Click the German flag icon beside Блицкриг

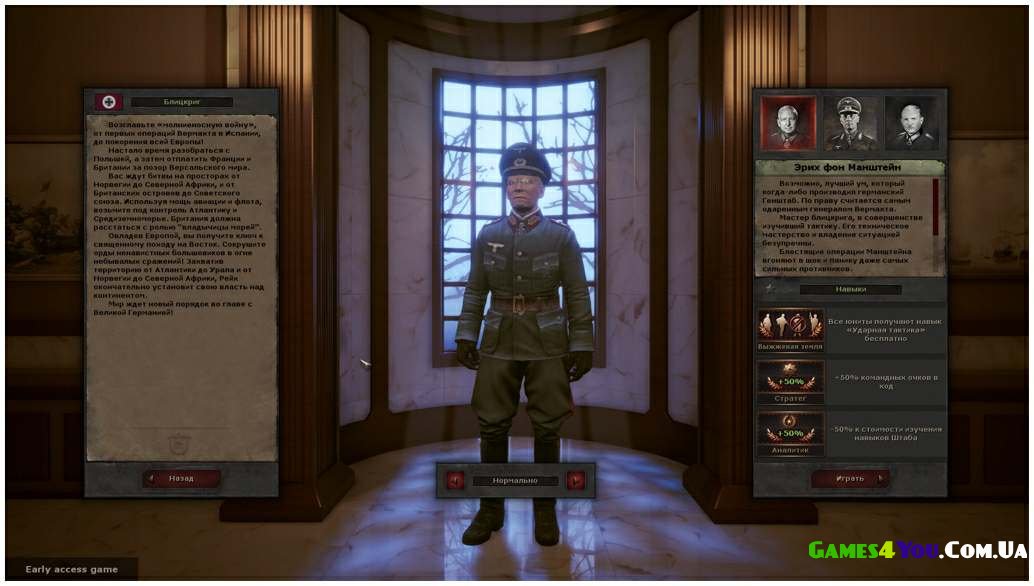click(108, 102)
